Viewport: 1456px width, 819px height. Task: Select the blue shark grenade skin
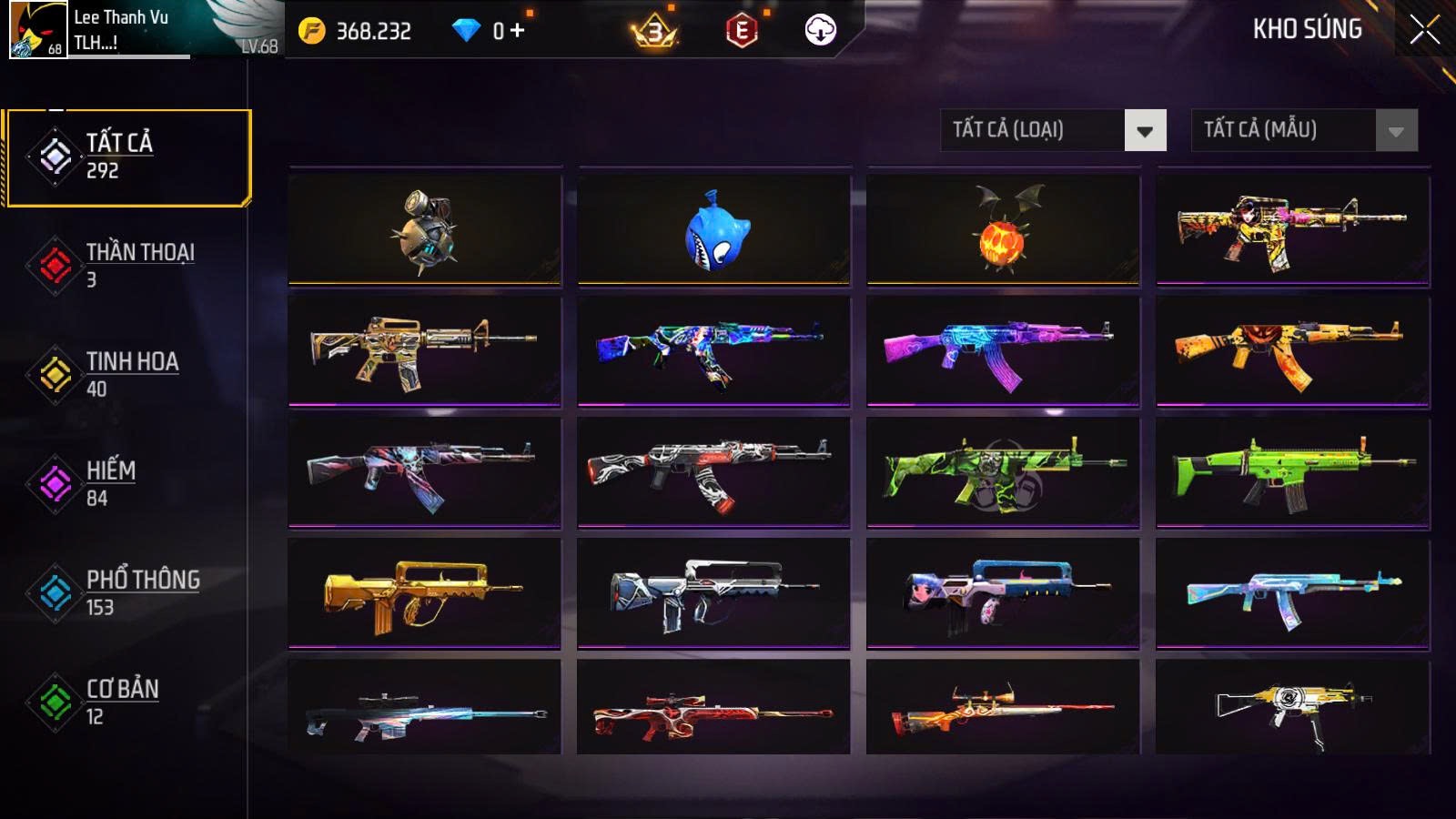(x=713, y=229)
